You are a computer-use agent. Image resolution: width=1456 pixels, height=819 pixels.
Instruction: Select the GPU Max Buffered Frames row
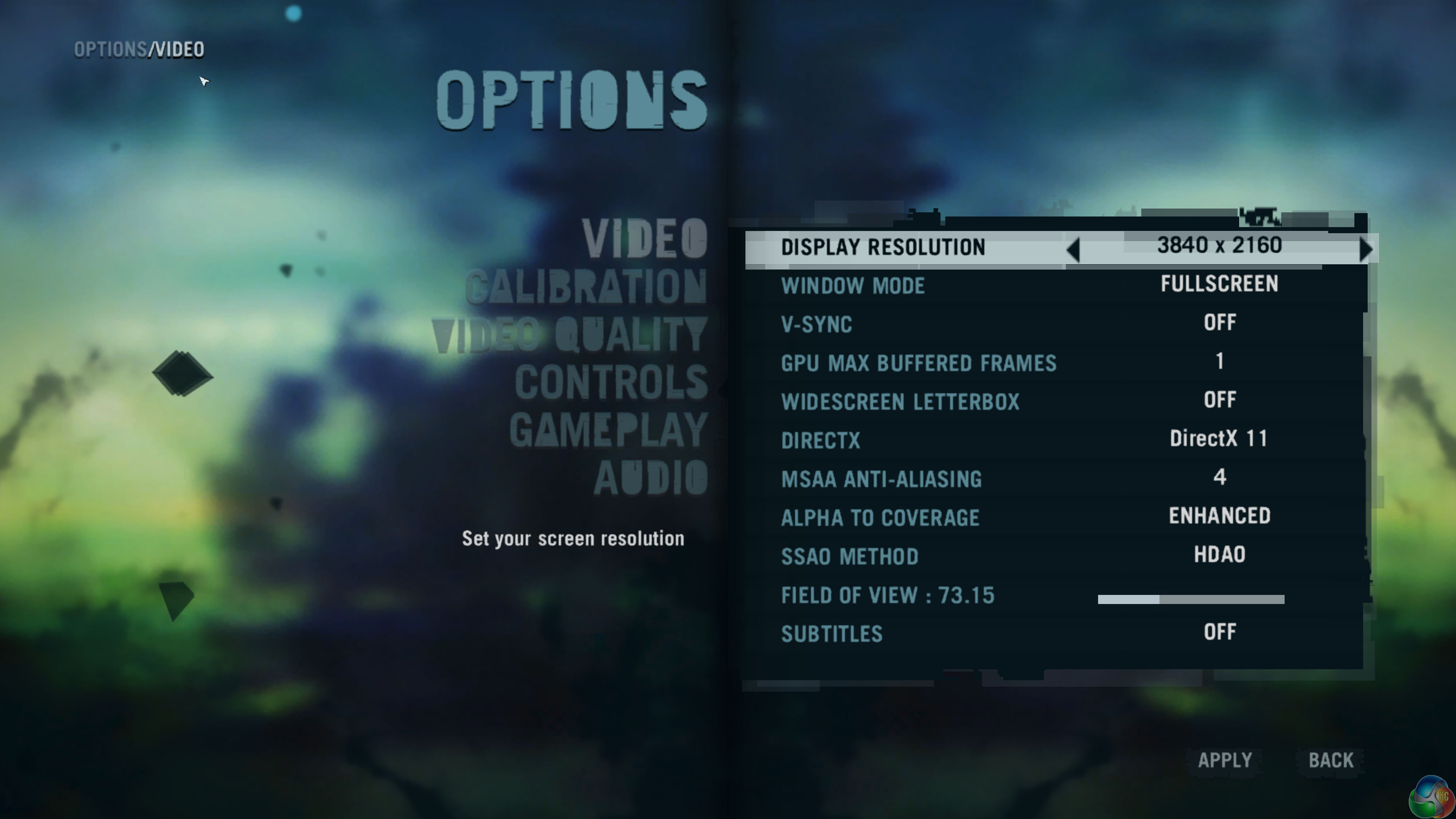1055,362
